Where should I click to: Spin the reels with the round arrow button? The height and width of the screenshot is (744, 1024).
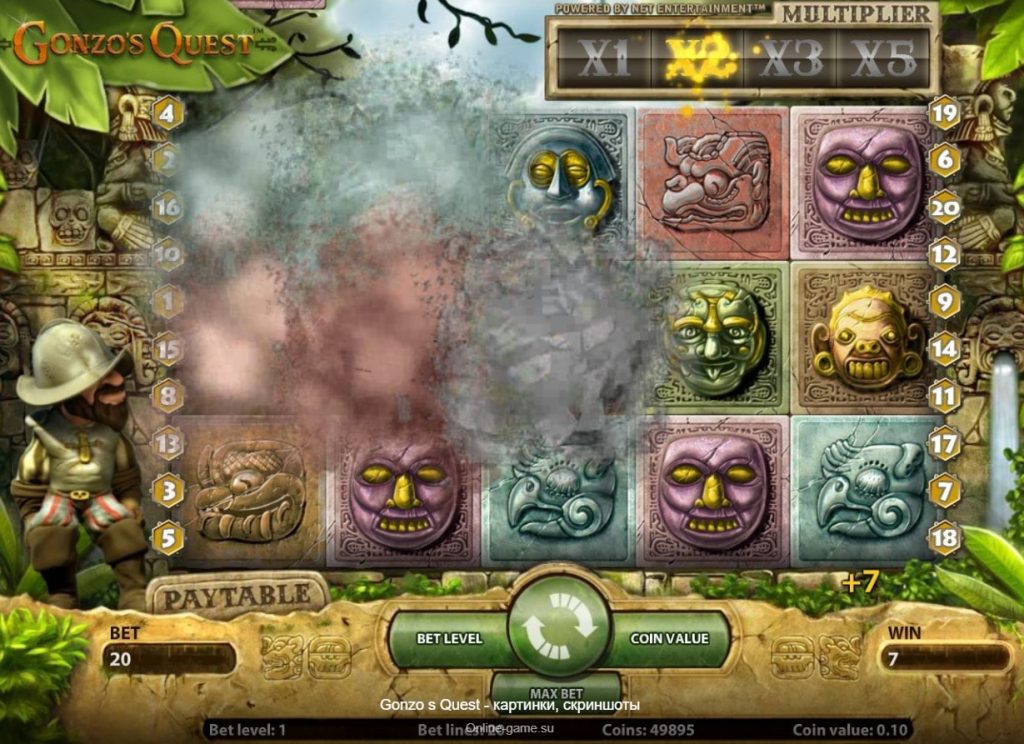point(559,628)
